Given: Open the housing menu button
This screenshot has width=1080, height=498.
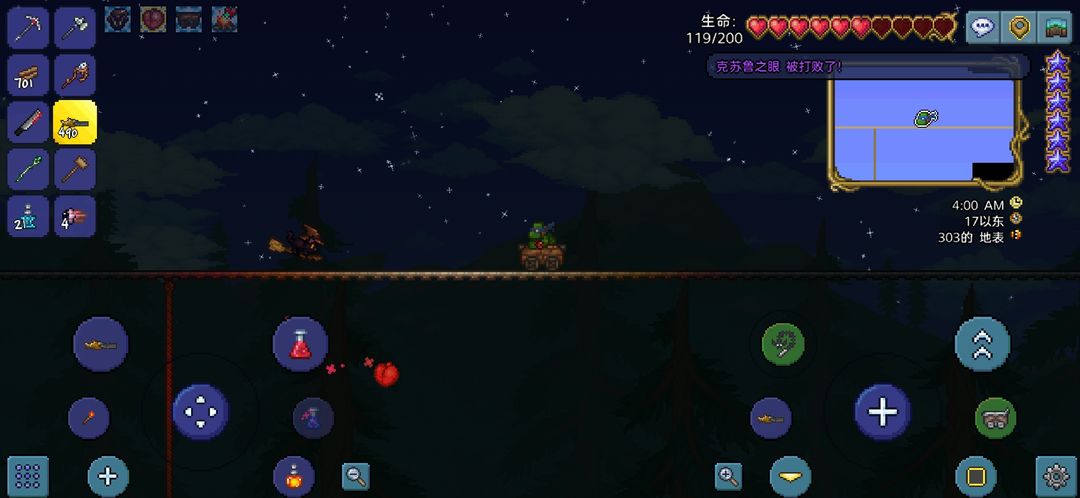Looking at the screenshot, I should (1054, 27).
